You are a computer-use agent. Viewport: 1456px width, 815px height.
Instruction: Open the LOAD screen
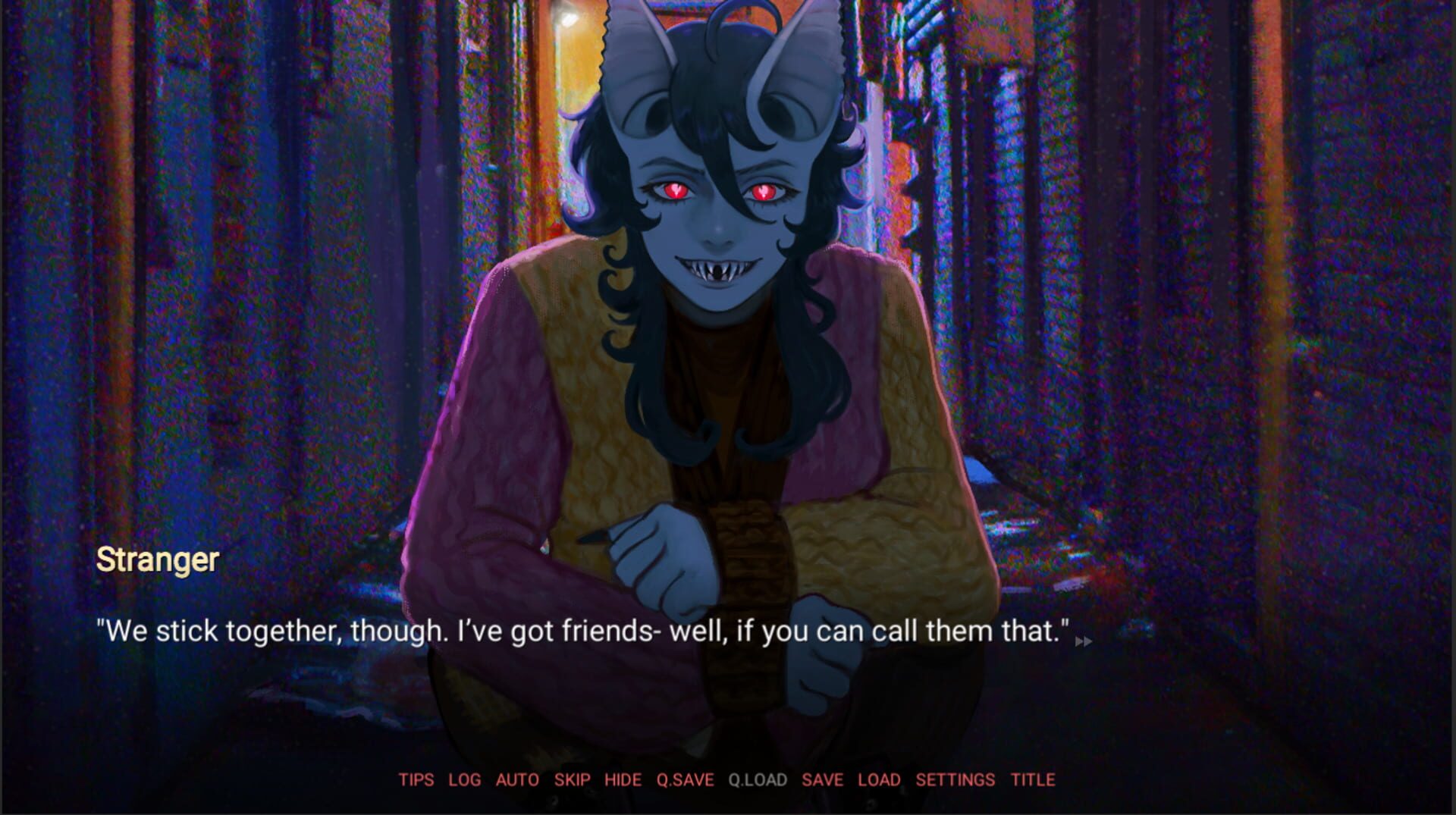pyautogui.click(x=878, y=779)
